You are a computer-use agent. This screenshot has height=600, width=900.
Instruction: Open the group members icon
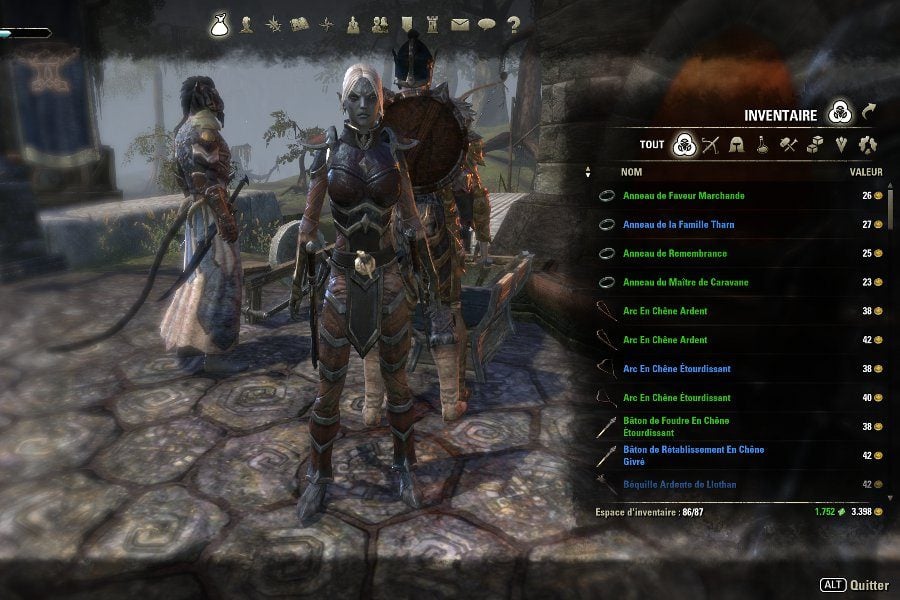[380, 24]
